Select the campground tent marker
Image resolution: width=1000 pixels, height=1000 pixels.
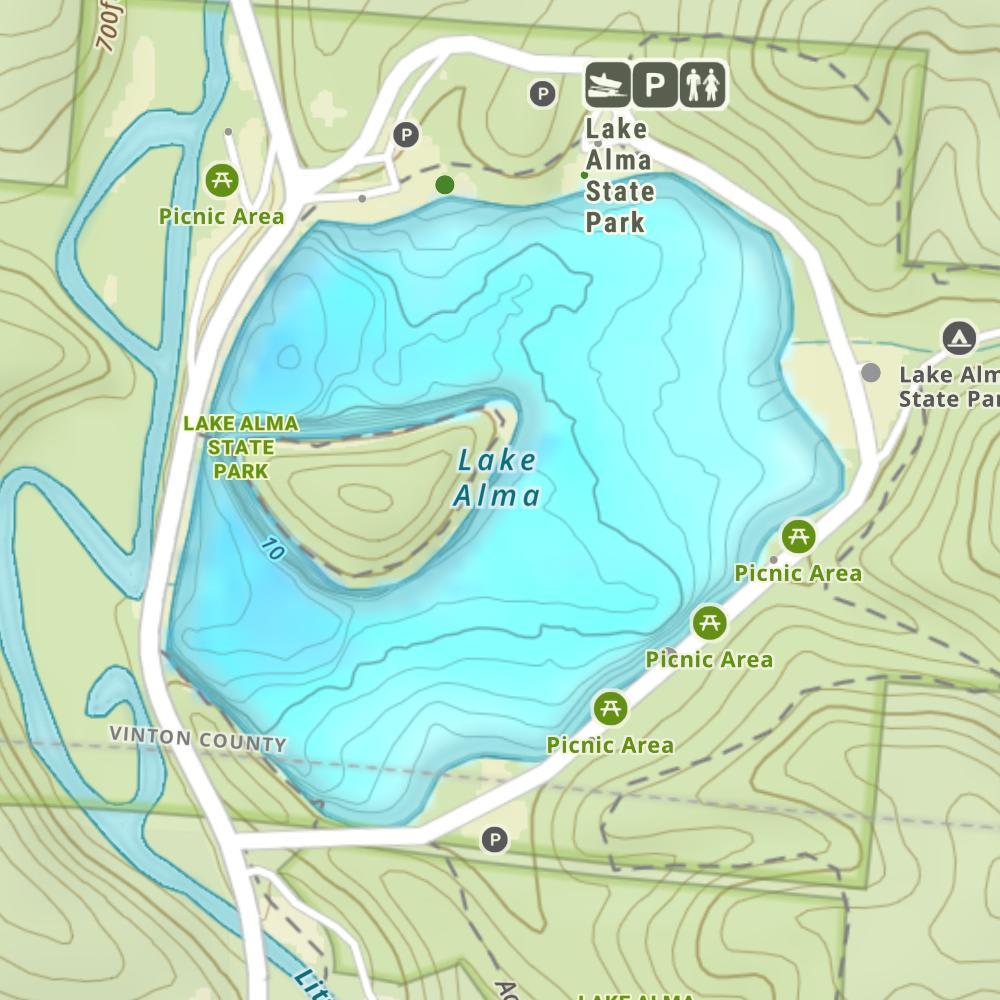point(959,339)
